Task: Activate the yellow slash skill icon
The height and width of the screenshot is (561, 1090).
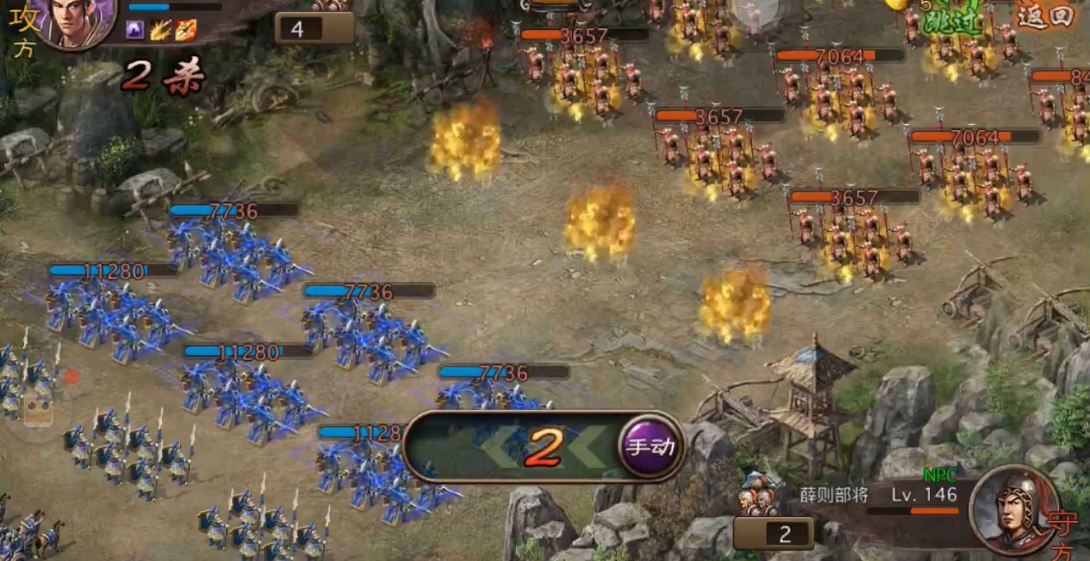Action: [x=160, y=30]
